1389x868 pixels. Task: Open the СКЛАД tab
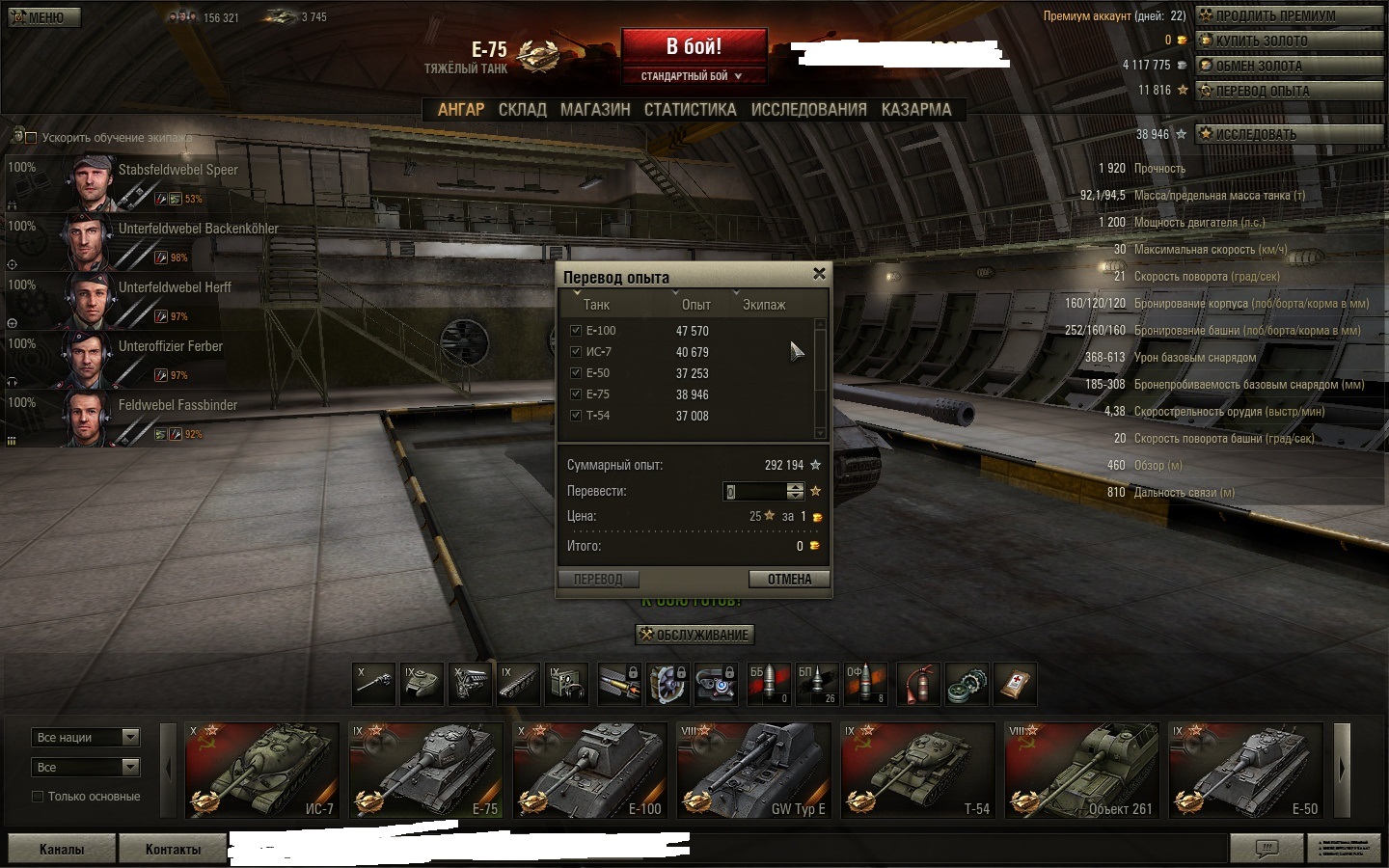click(522, 110)
